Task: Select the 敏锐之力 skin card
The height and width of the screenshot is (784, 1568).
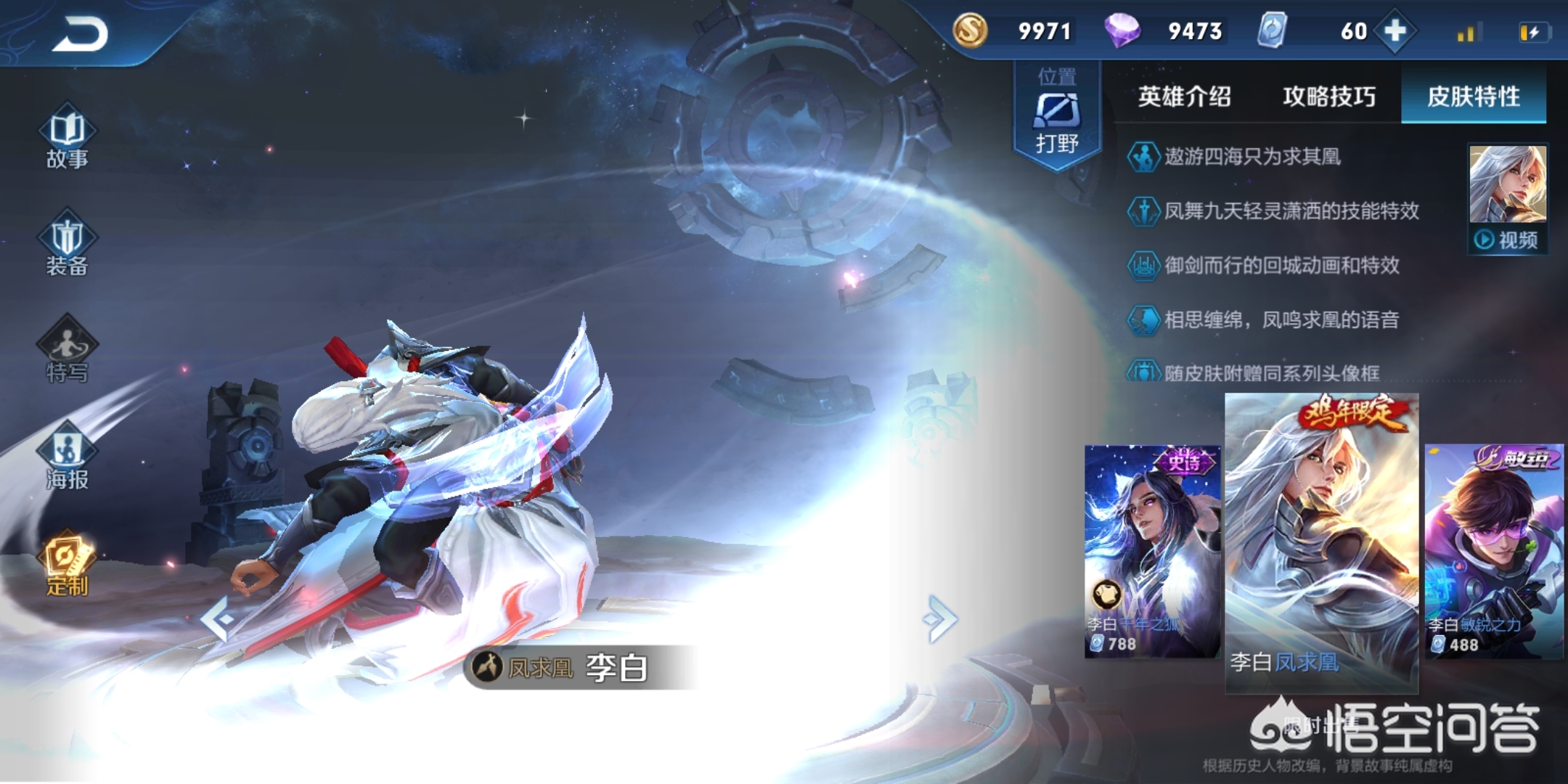Action: tap(1494, 552)
